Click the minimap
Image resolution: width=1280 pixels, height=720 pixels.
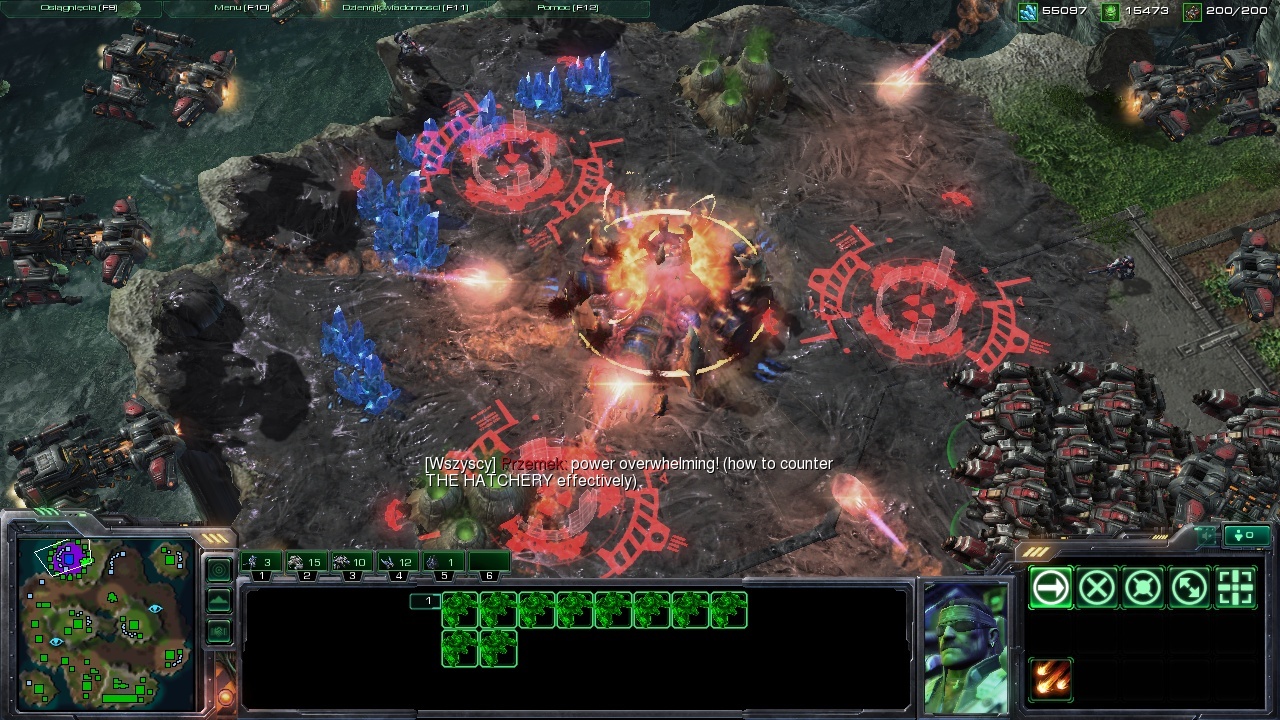click(x=106, y=622)
